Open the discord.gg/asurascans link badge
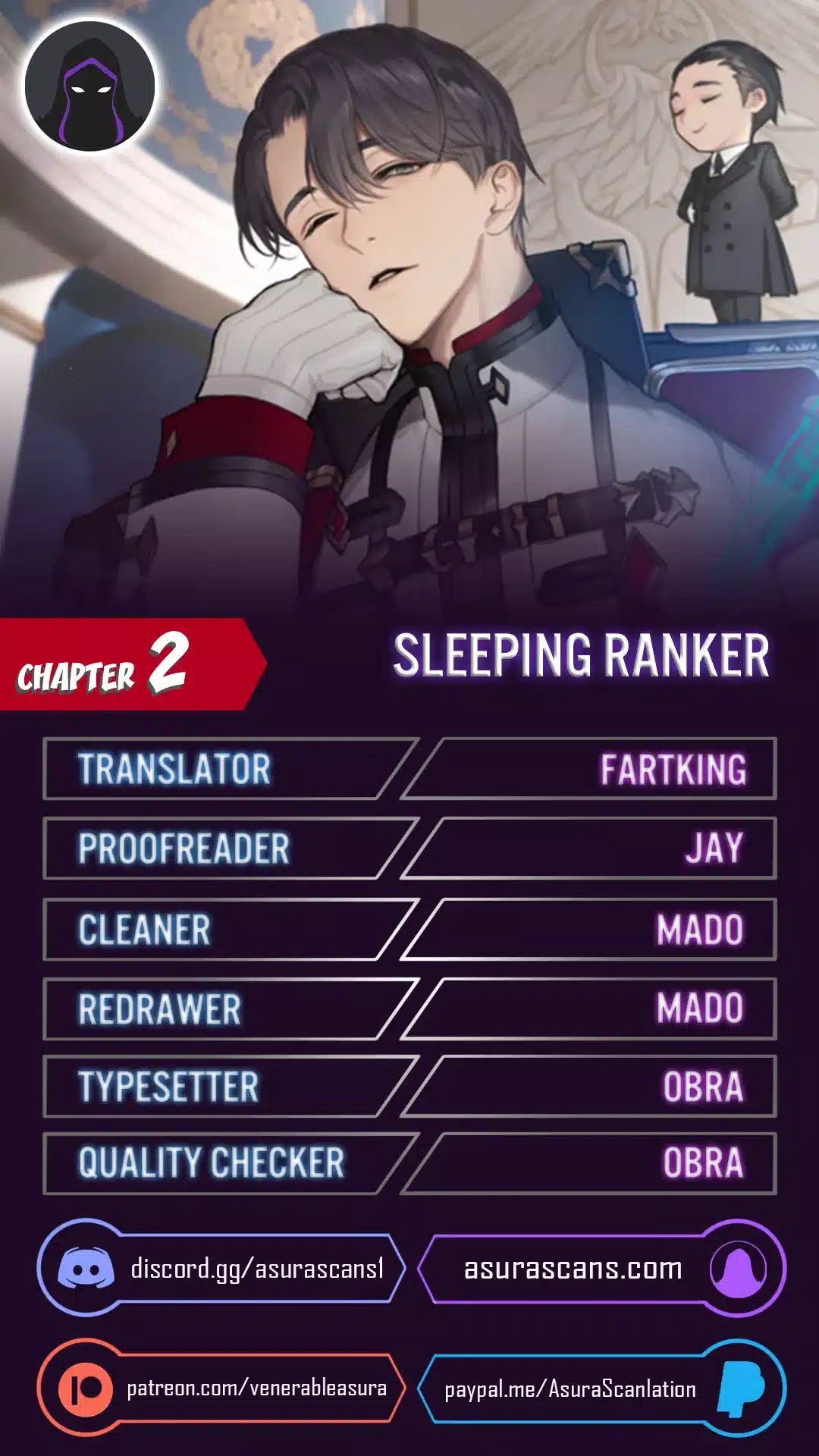 click(x=221, y=1269)
